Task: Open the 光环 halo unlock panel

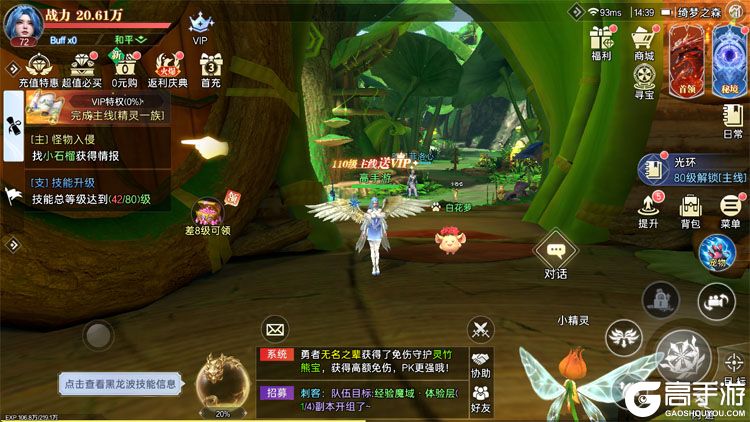Action: pos(692,168)
